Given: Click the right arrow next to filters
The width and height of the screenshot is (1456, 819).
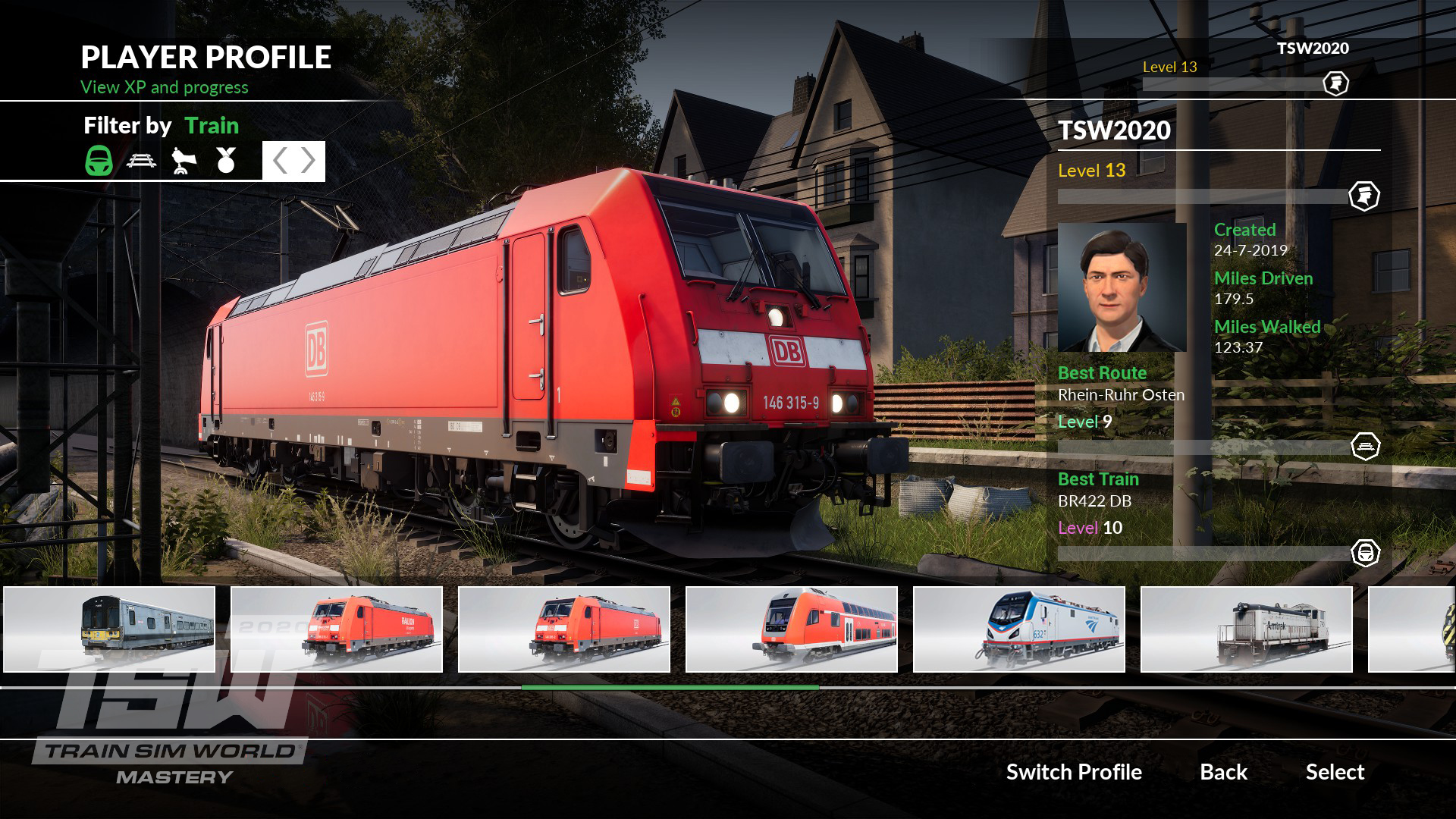Looking at the screenshot, I should (308, 161).
